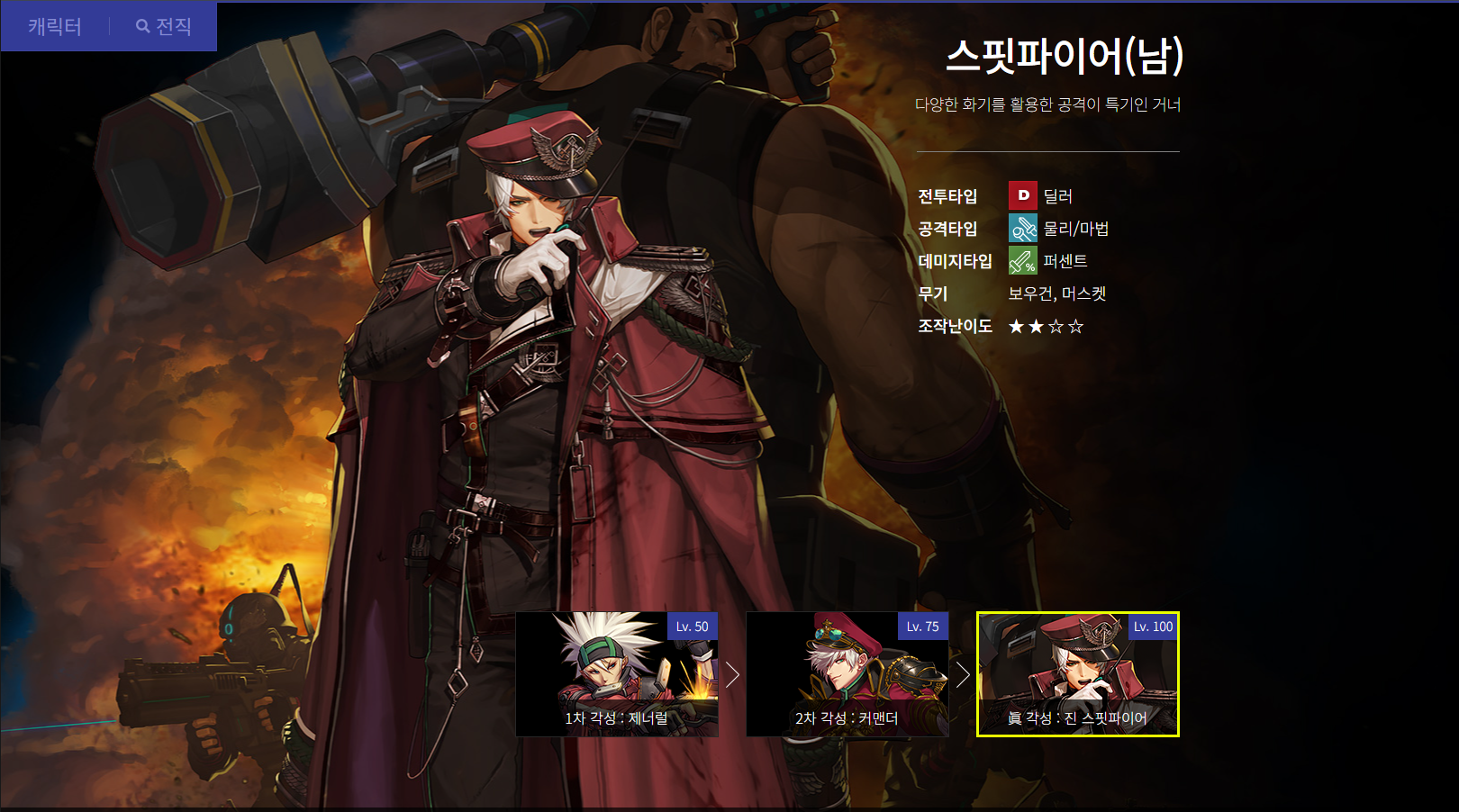Viewport: 1459px width, 812px height.
Task: Choose the 2차 각성 커맨더 thumbnail
Action: coord(847,674)
